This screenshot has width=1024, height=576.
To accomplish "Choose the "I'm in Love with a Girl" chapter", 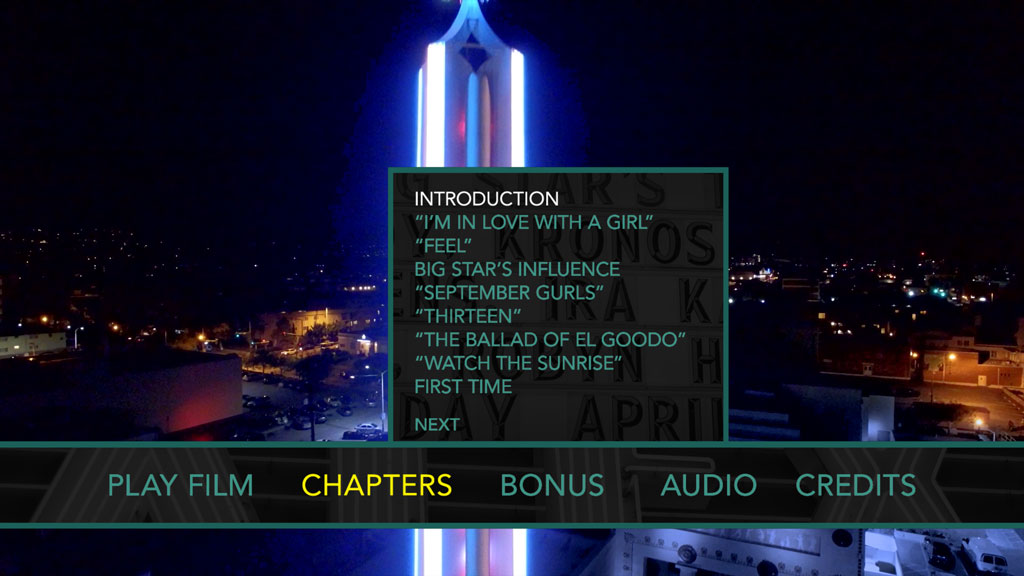I will click(533, 222).
